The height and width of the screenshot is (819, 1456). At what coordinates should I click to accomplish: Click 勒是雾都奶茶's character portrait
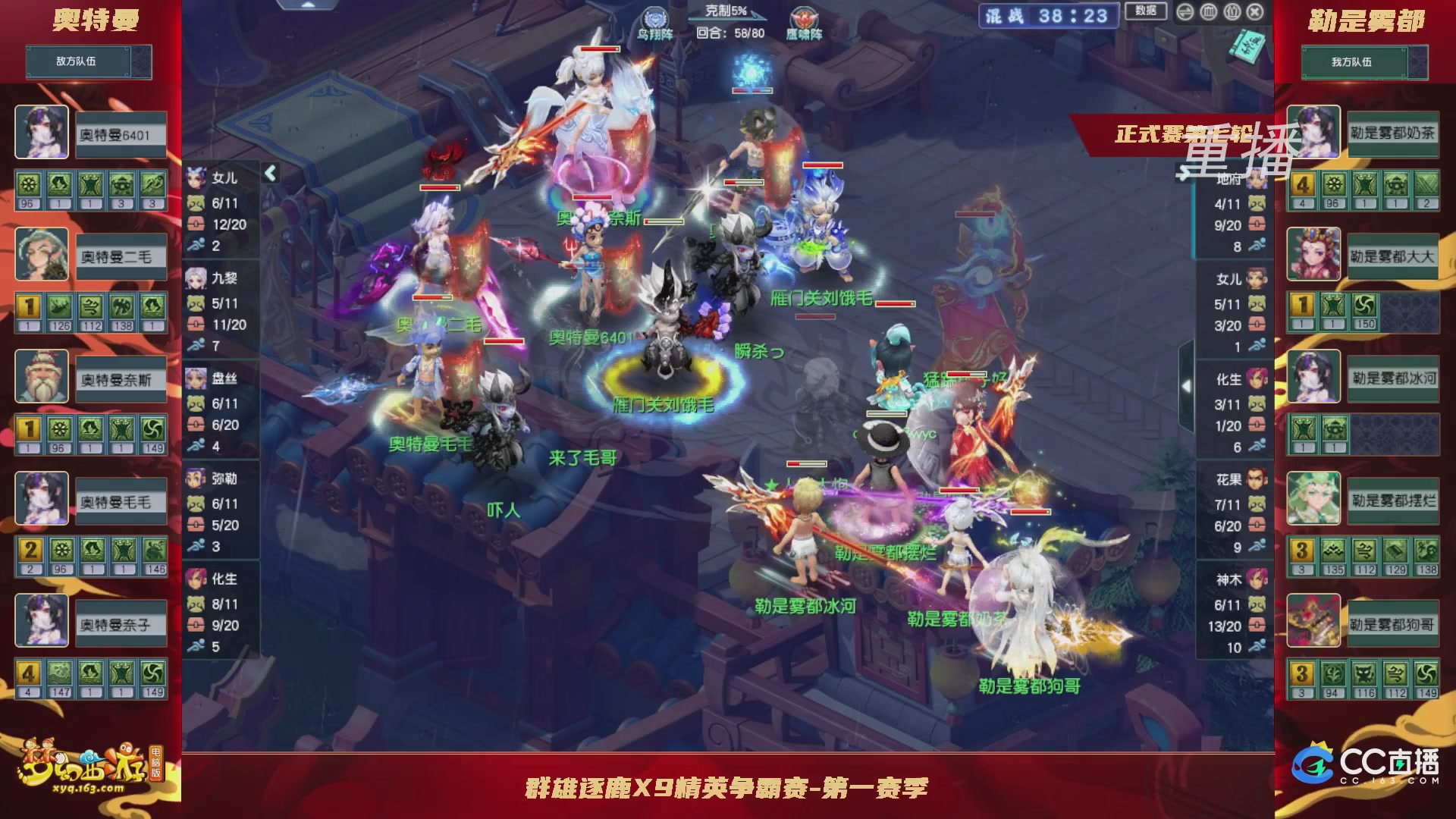[x=1314, y=133]
